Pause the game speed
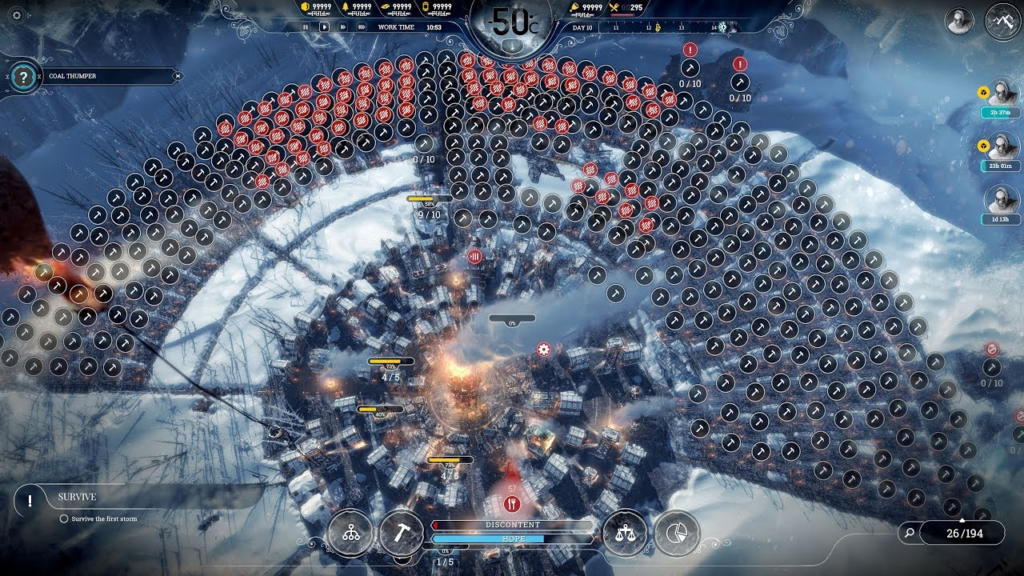Screen dimensions: 1024x576 [x=306, y=27]
